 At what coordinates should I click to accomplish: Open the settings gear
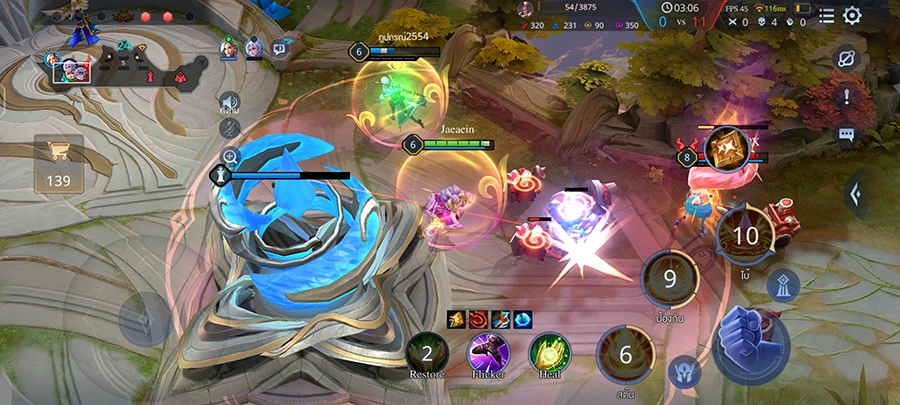(x=852, y=15)
